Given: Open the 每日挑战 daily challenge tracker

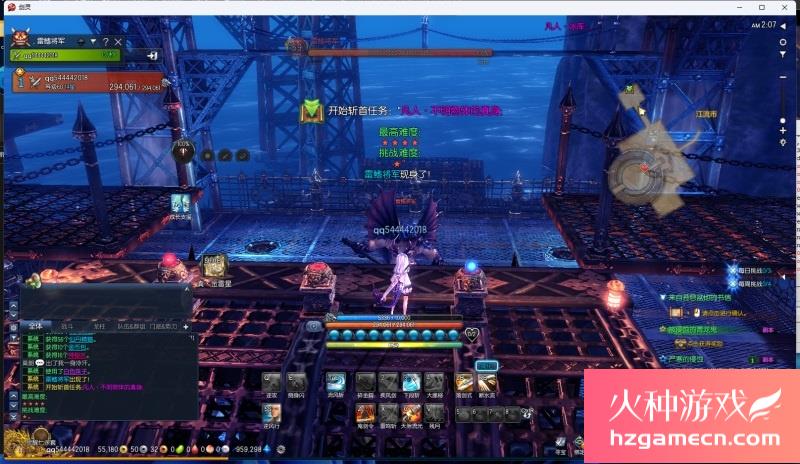Looking at the screenshot, I should click(x=750, y=270).
